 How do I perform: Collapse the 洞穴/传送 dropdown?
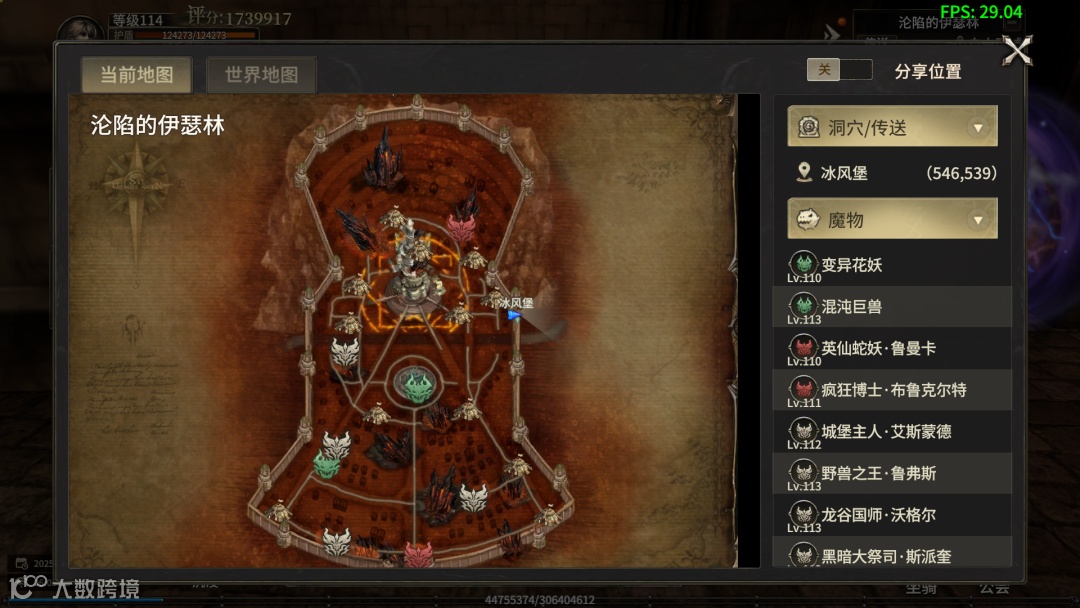click(978, 128)
